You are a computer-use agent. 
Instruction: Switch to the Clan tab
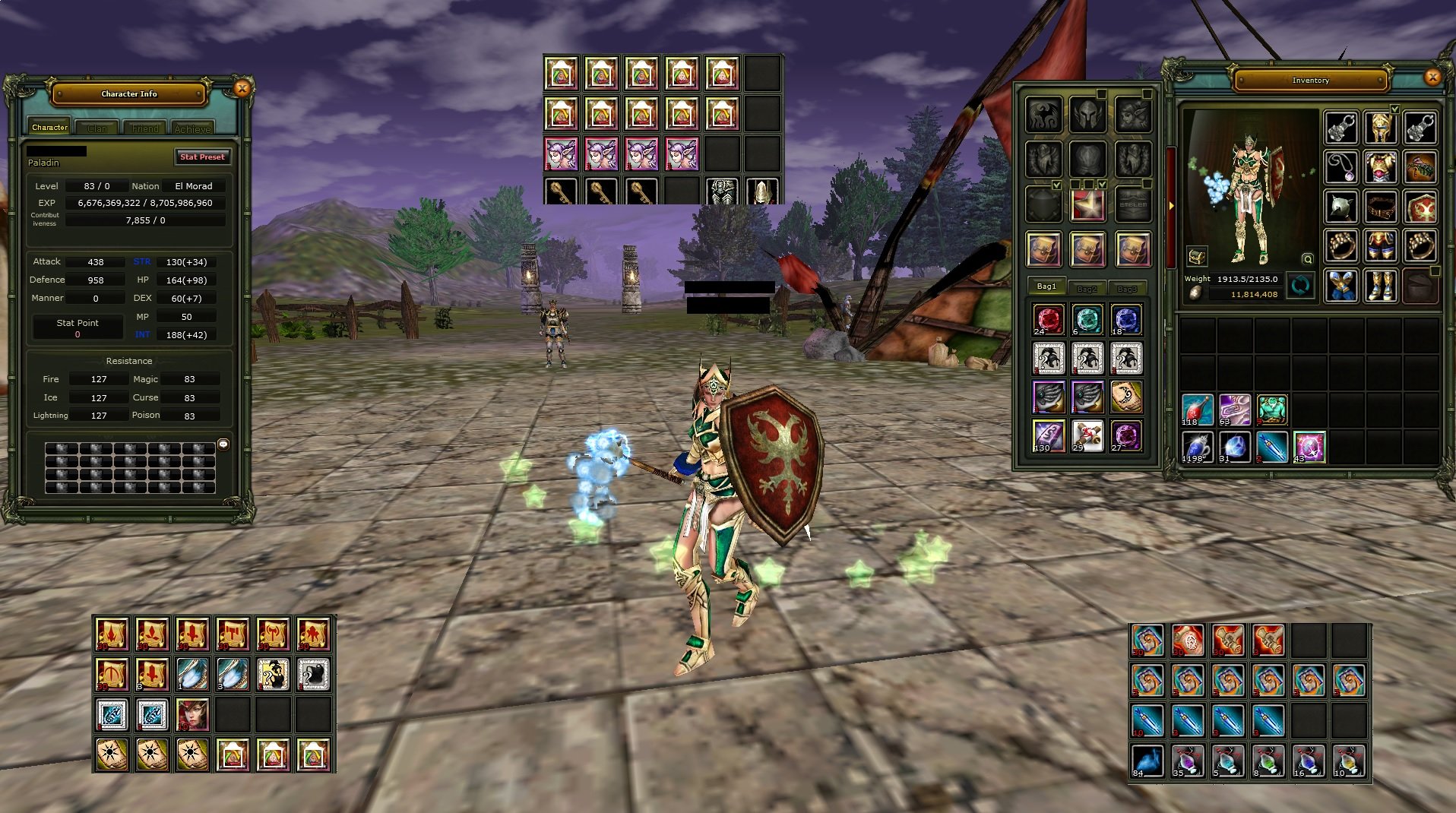click(97, 128)
